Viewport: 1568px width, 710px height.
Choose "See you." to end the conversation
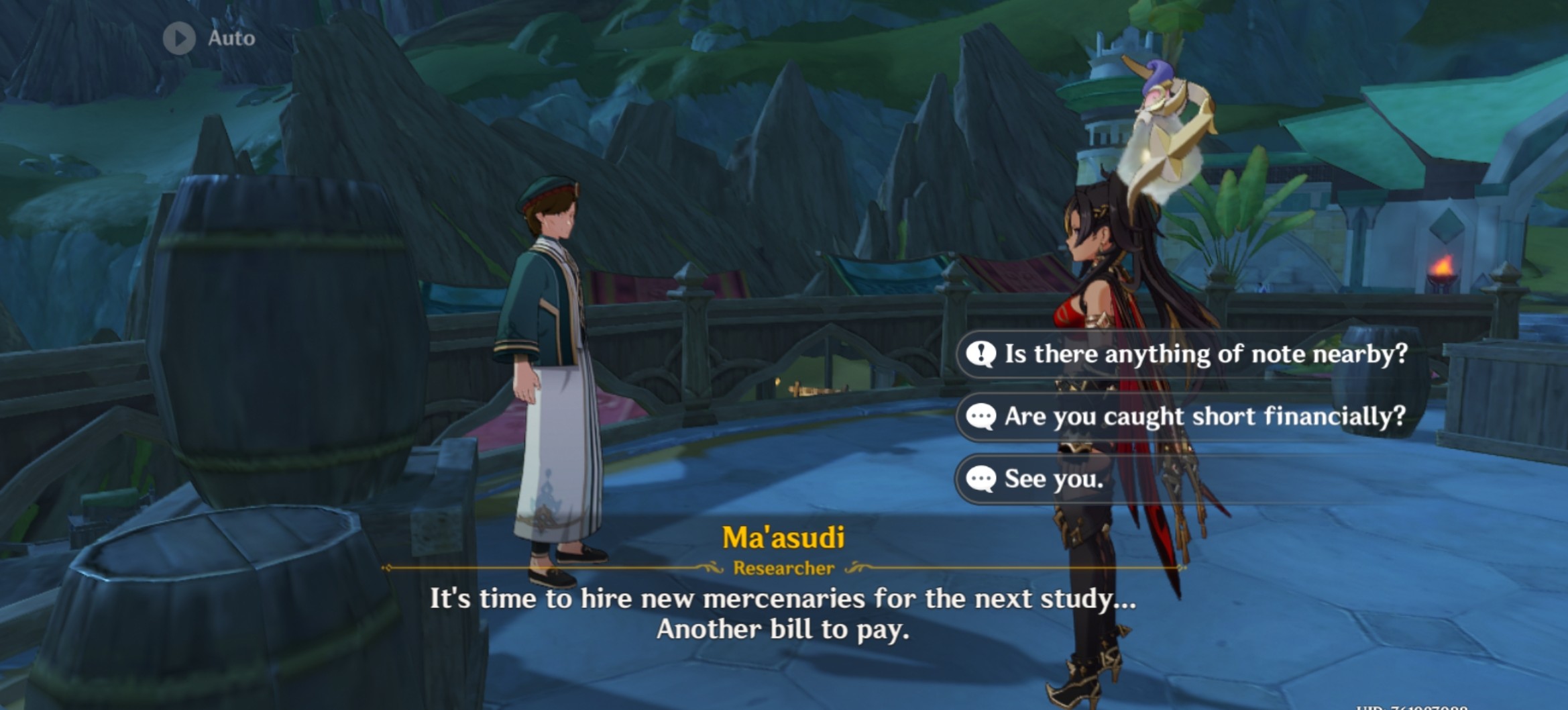click(x=1053, y=478)
